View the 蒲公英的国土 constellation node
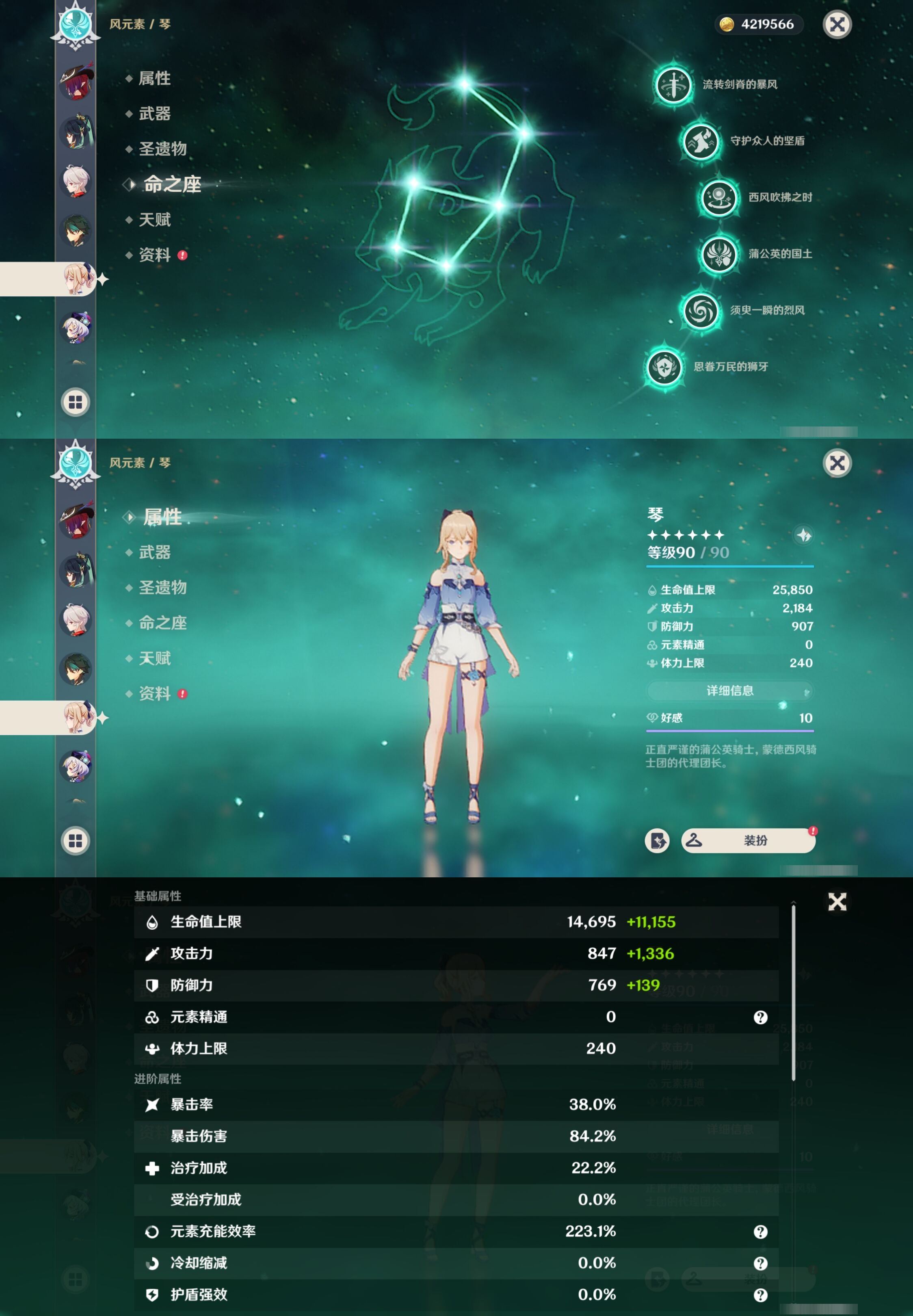Image resolution: width=913 pixels, height=1316 pixels. click(x=719, y=254)
